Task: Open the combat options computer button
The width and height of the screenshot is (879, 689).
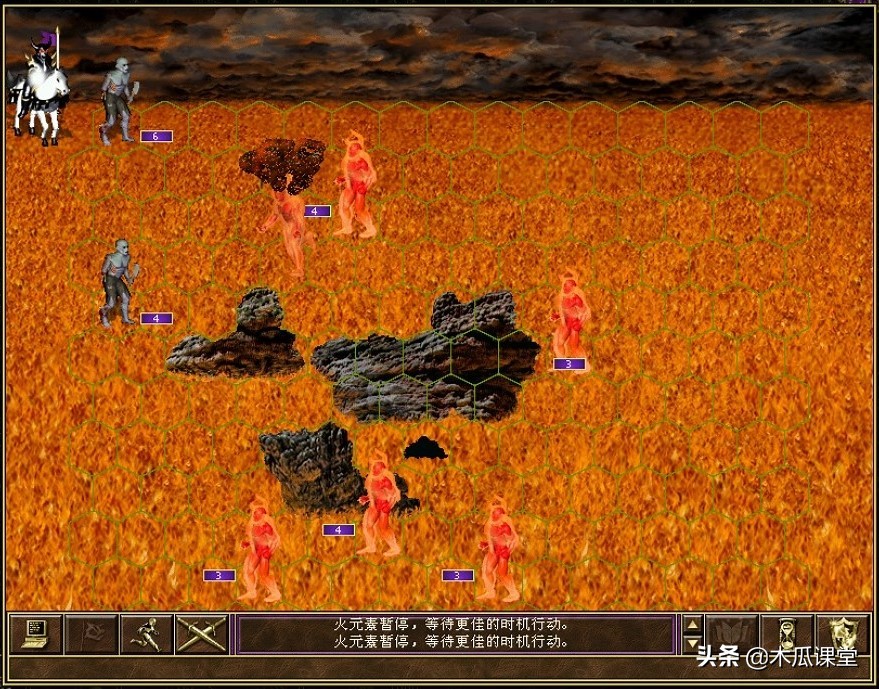Action: [35, 633]
